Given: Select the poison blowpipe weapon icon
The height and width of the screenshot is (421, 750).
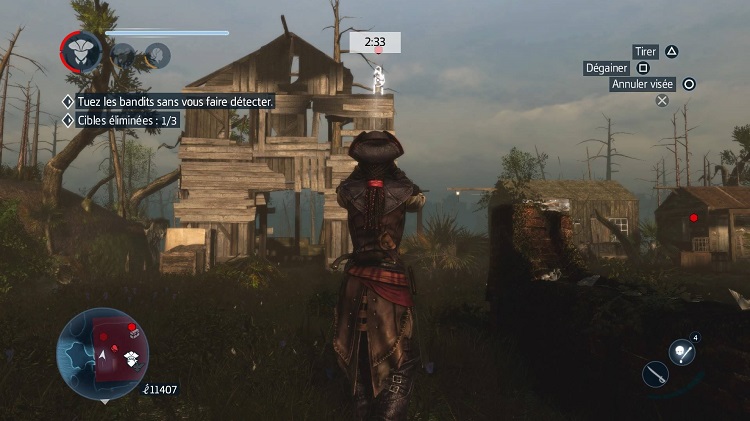Looking at the screenshot, I should [683, 352].
